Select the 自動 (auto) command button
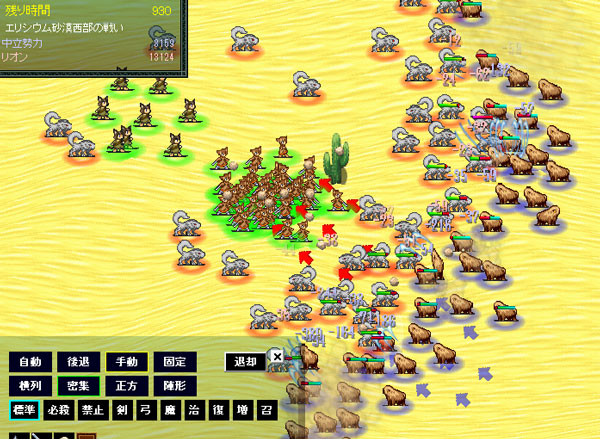Image resolution: width=600 pixels, height=439 pixels. [30, 362]
